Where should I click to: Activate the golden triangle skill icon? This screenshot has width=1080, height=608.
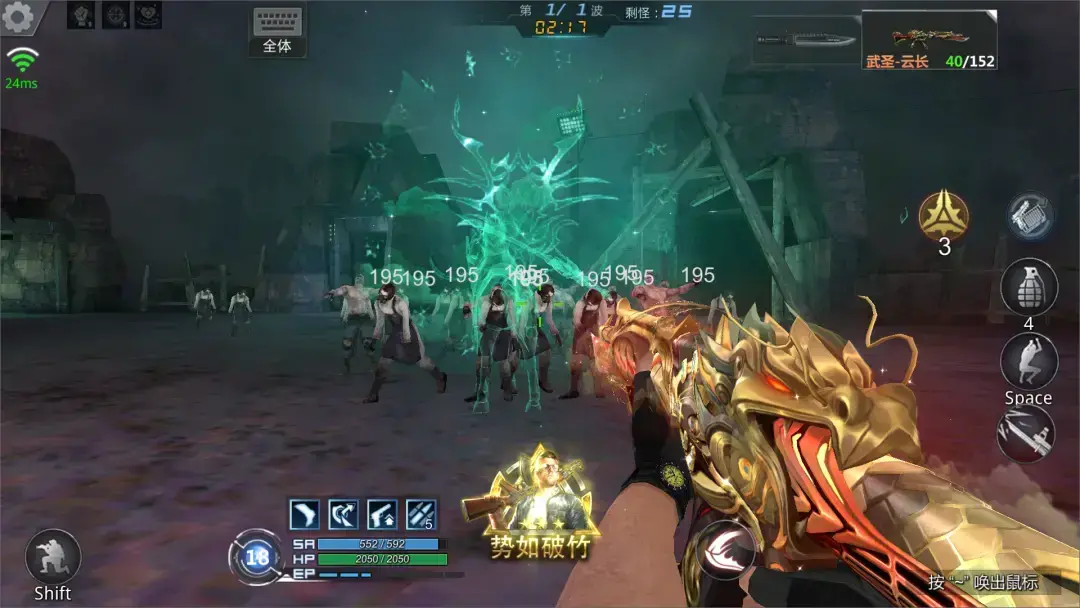coord(943,214)
